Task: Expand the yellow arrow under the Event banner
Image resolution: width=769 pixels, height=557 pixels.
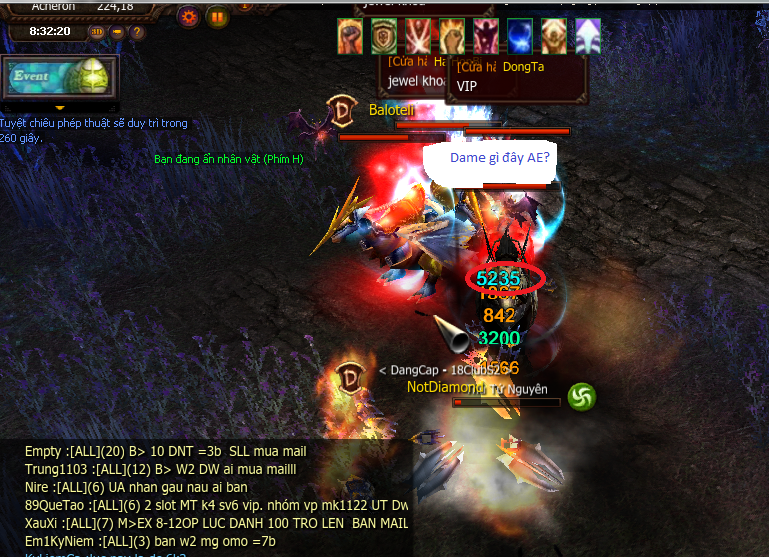Action: tap(60, 107)
